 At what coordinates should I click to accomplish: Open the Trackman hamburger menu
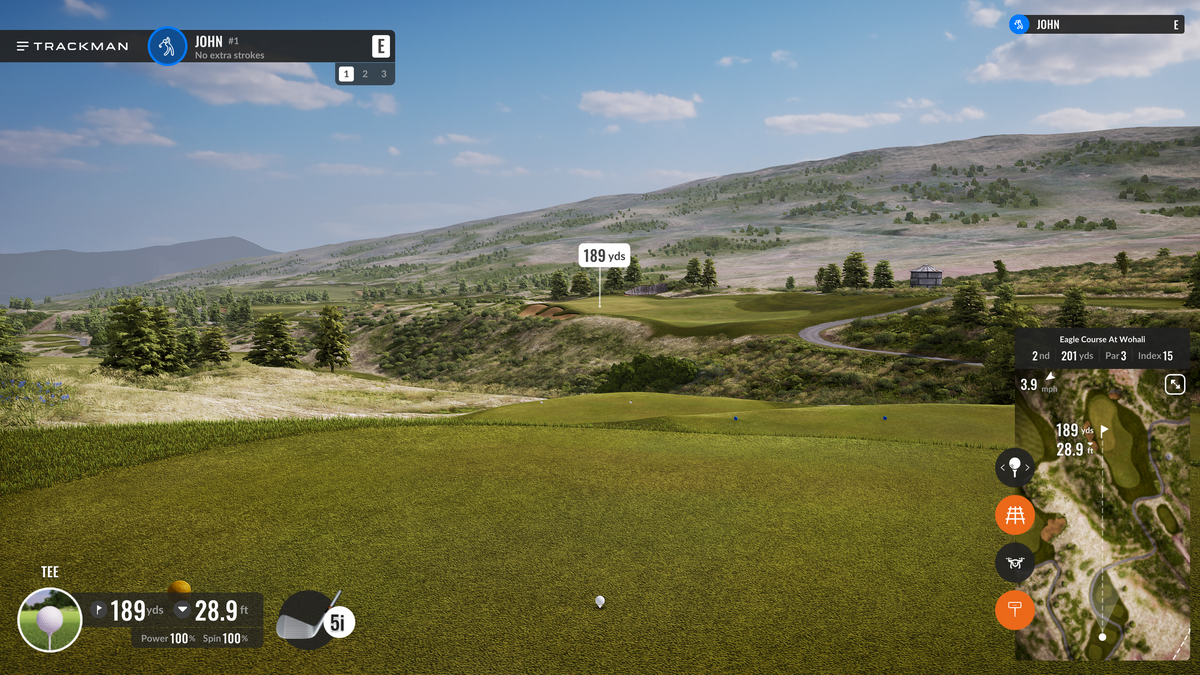23,46
